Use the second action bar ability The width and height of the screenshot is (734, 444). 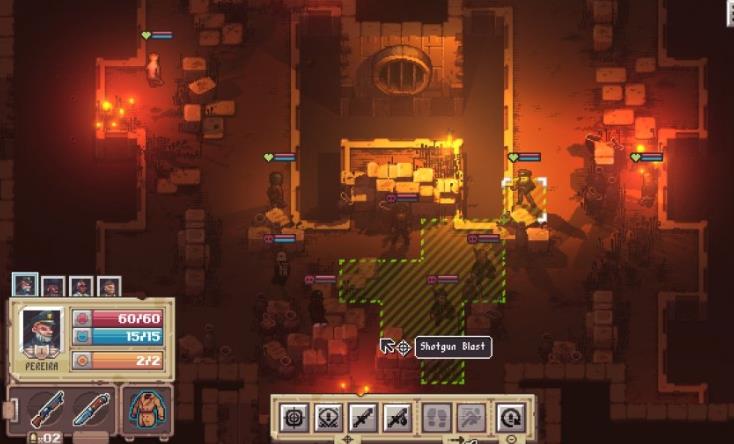[x=328, y=416]
